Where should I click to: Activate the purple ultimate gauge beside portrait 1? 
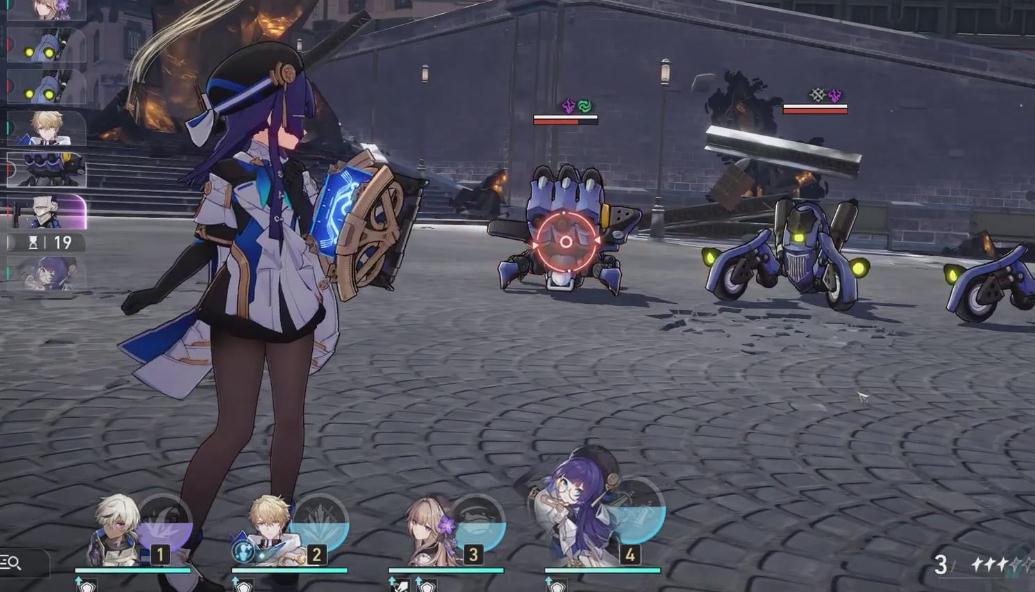pyautogui.click(x=165, y=520)
